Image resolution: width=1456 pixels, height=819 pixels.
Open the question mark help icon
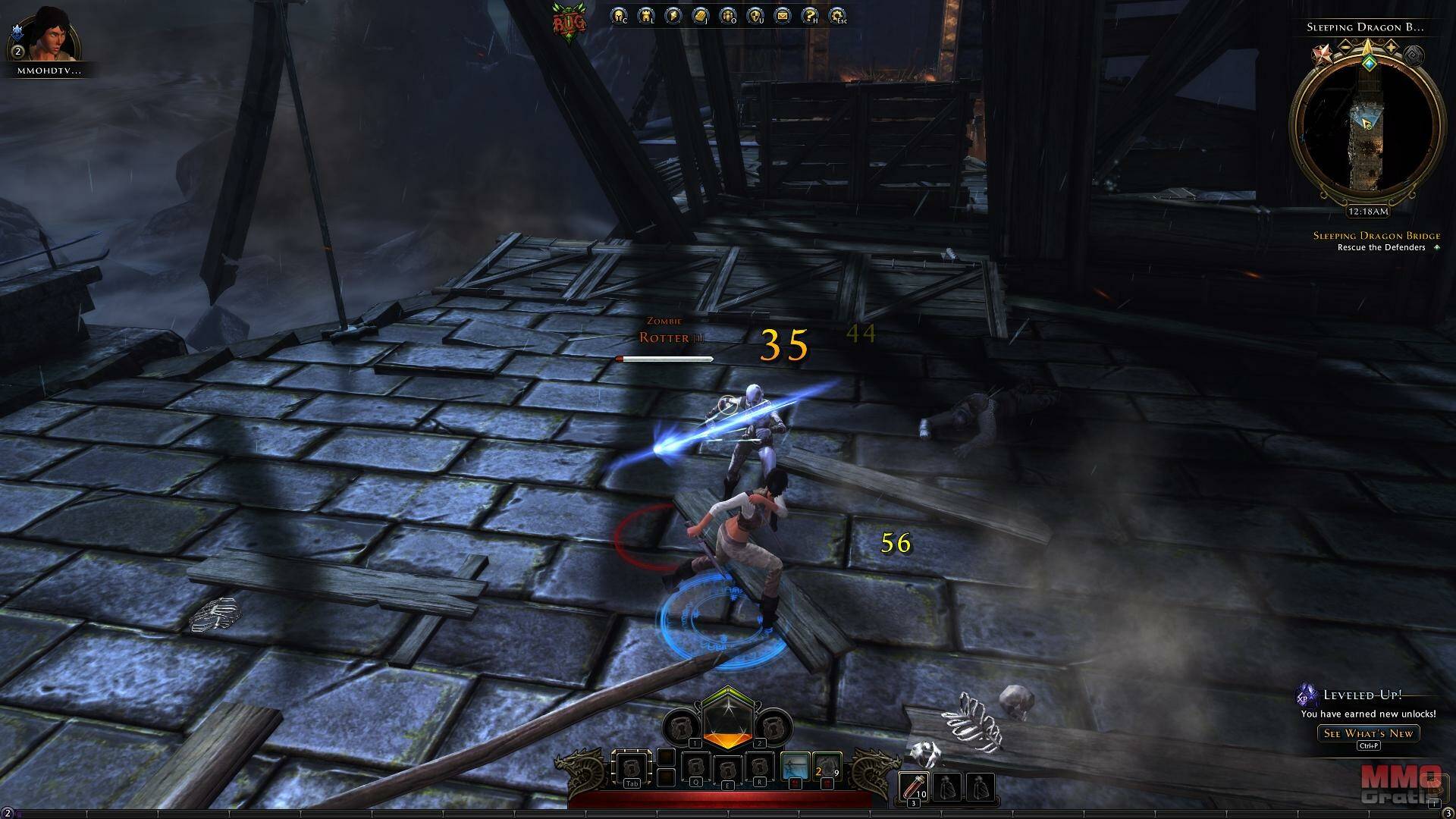[810, 15]
